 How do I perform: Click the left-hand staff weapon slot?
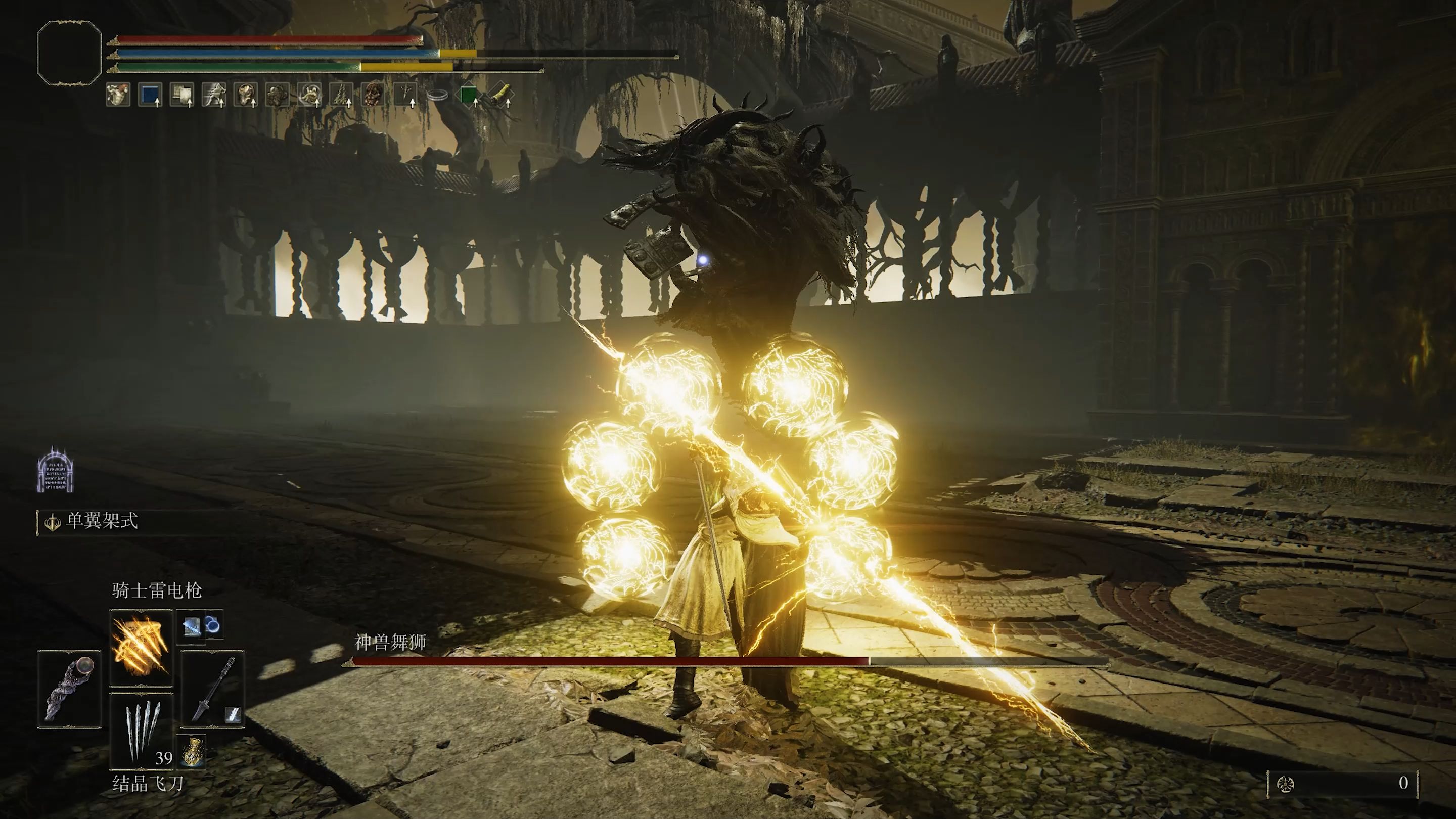tap(69, 688)
